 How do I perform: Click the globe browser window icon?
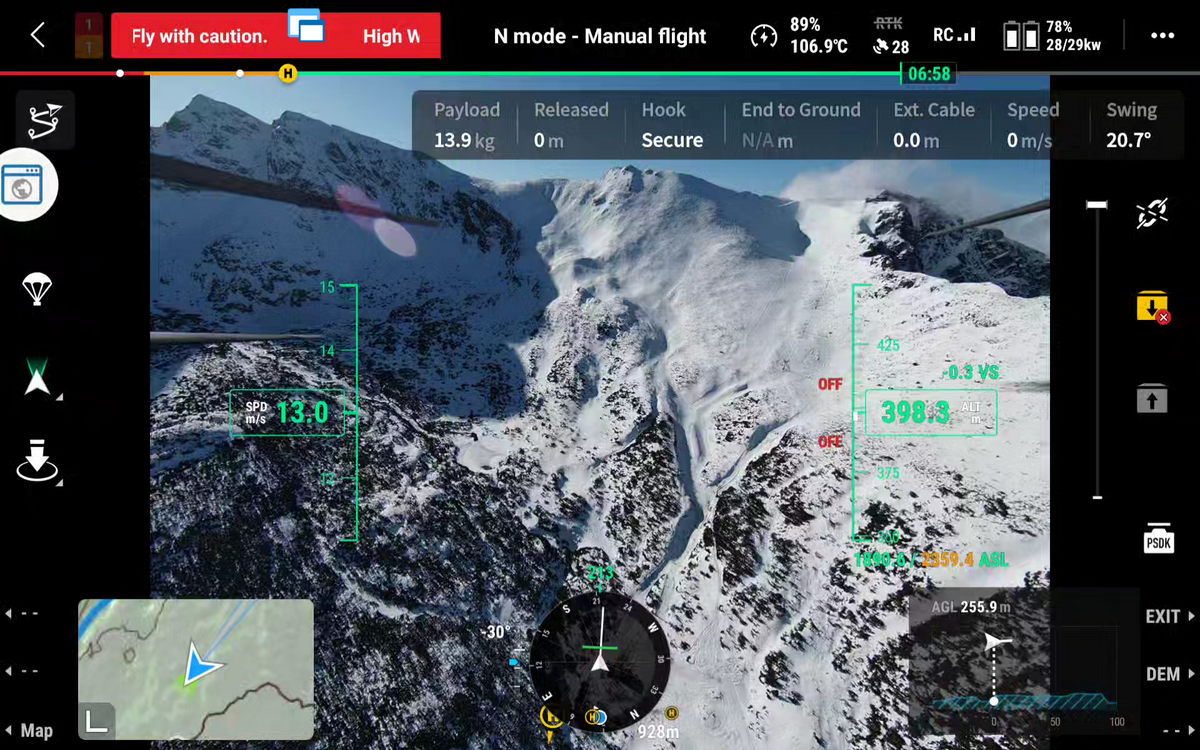(x=24, y=185)
